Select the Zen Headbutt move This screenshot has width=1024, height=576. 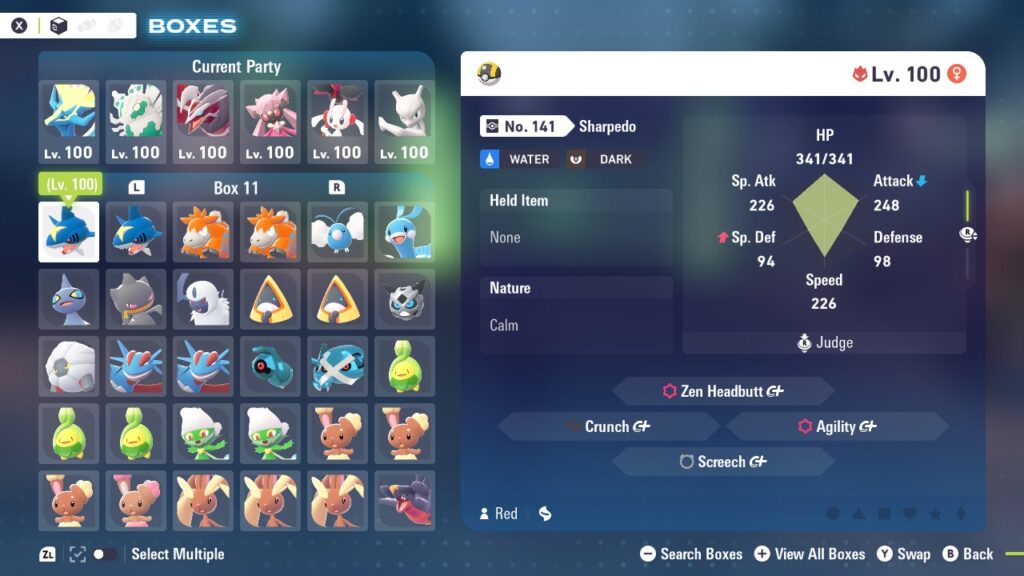[x=722, y=391]
